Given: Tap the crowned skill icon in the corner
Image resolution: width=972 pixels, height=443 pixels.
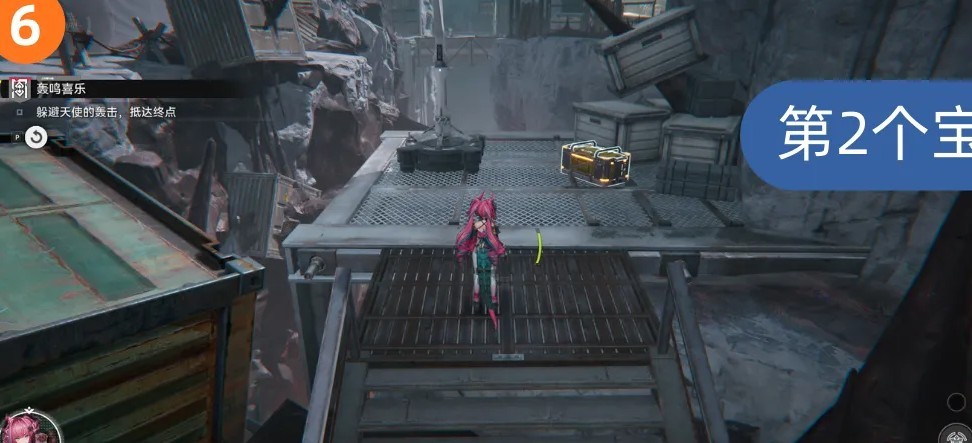Looking at the screenshot, I should pyautogui.click(x=958, y=435).
